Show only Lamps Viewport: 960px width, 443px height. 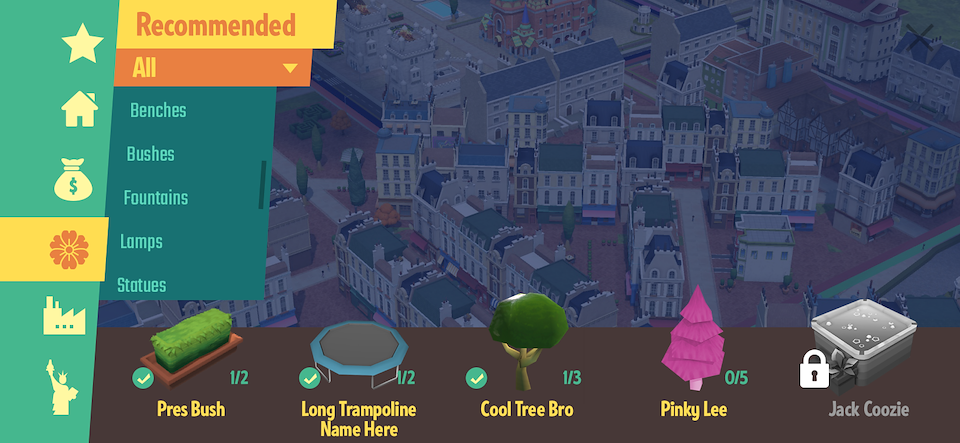[x=141, y=241]
